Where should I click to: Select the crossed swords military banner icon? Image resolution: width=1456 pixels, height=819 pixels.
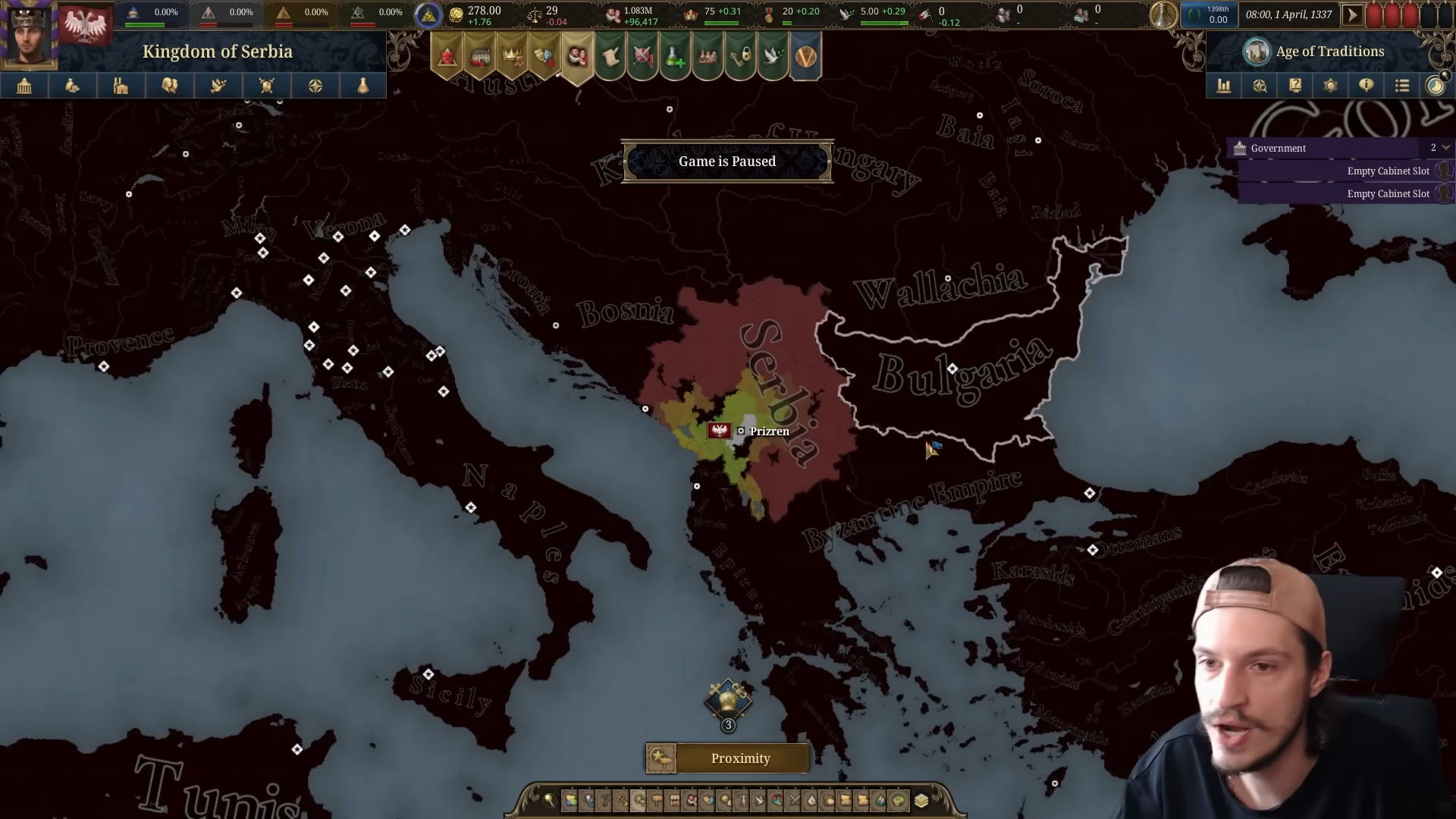643,55
